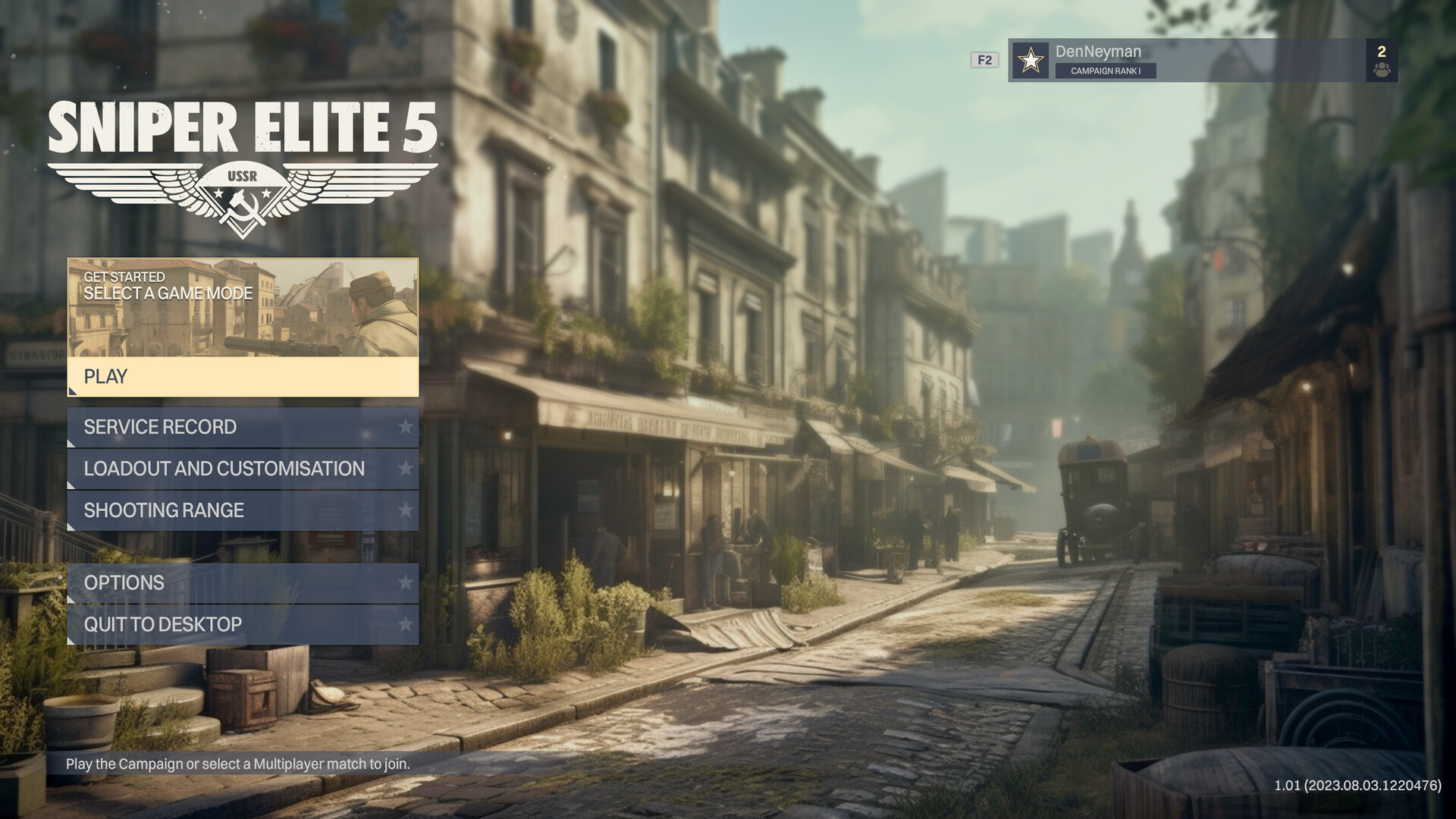
Task: Open the Options menu
Action: point(243,582)
